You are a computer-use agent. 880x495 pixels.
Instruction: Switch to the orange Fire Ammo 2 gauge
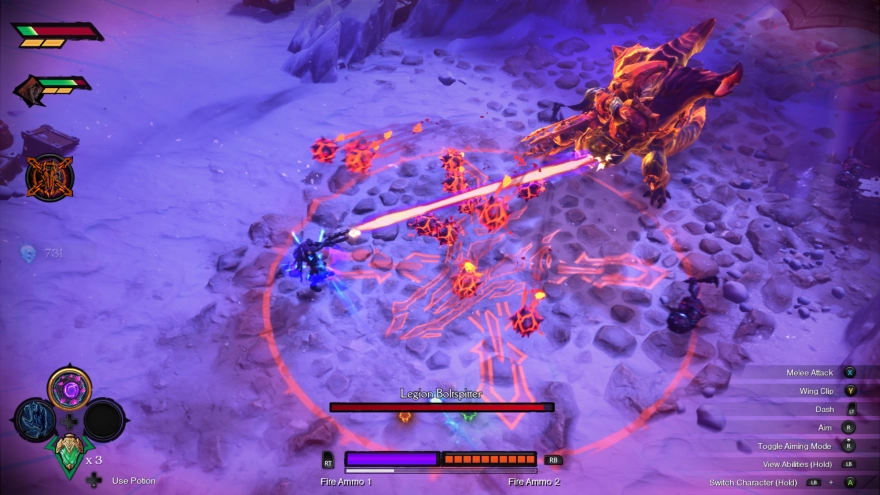(490, 459)
